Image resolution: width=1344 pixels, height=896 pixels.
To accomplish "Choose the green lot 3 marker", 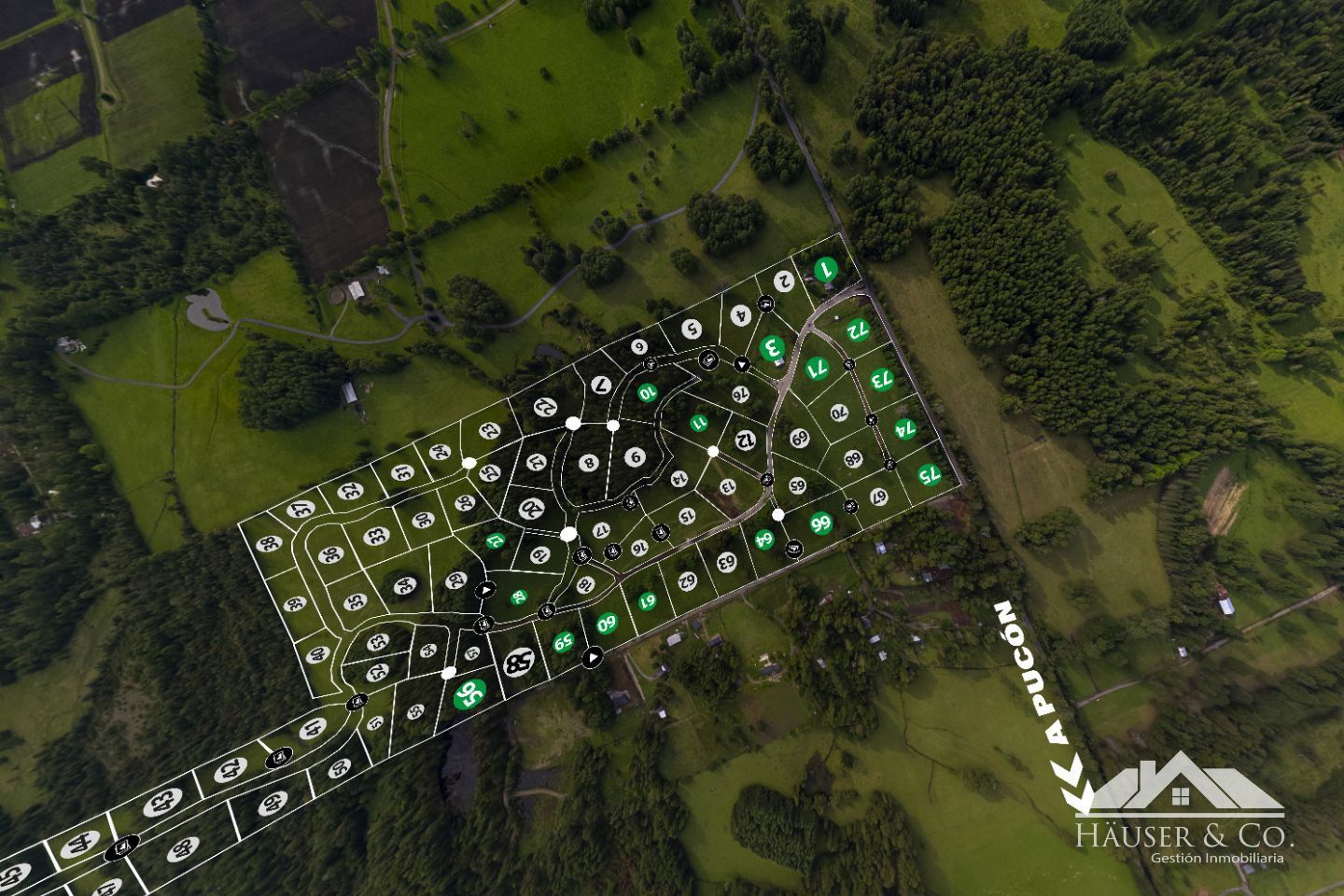I will tap(772, 348).
